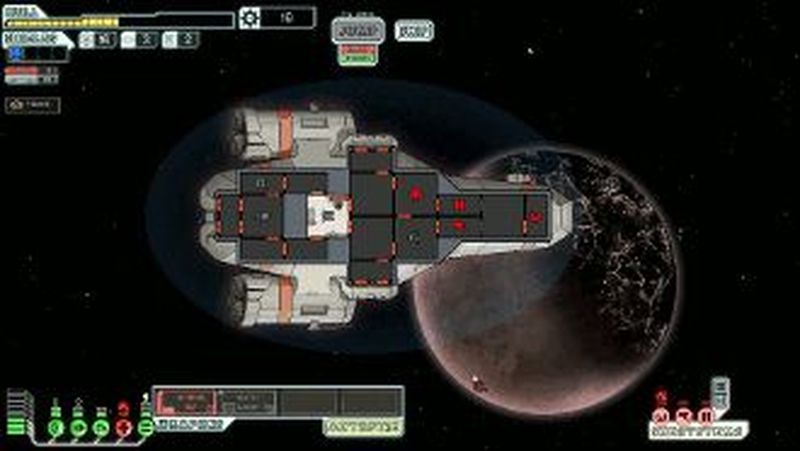800x451 pixels.
Task: Click the doors subsystem icon
Action: pyautogui.click(x=707, y=415)
